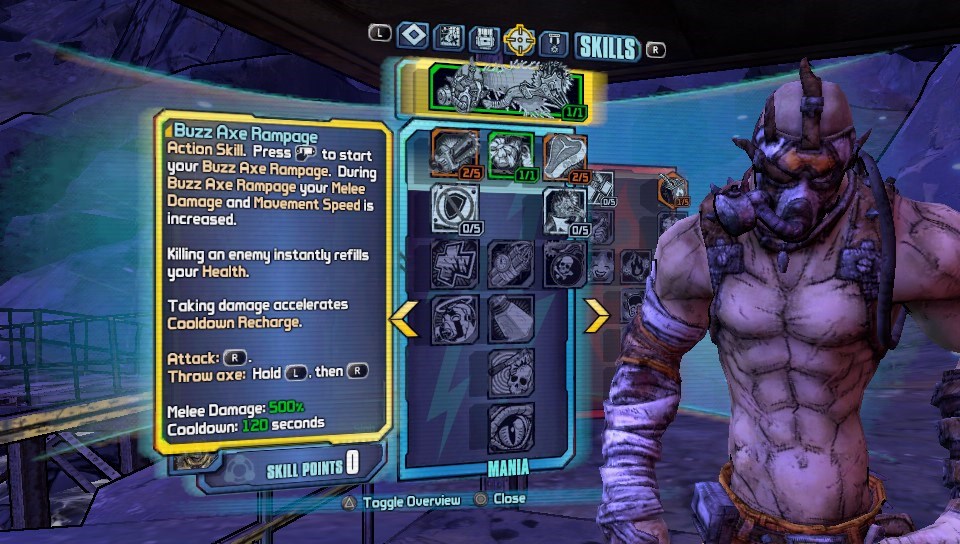Pick the medical cross skill icon

click(455, 264)
